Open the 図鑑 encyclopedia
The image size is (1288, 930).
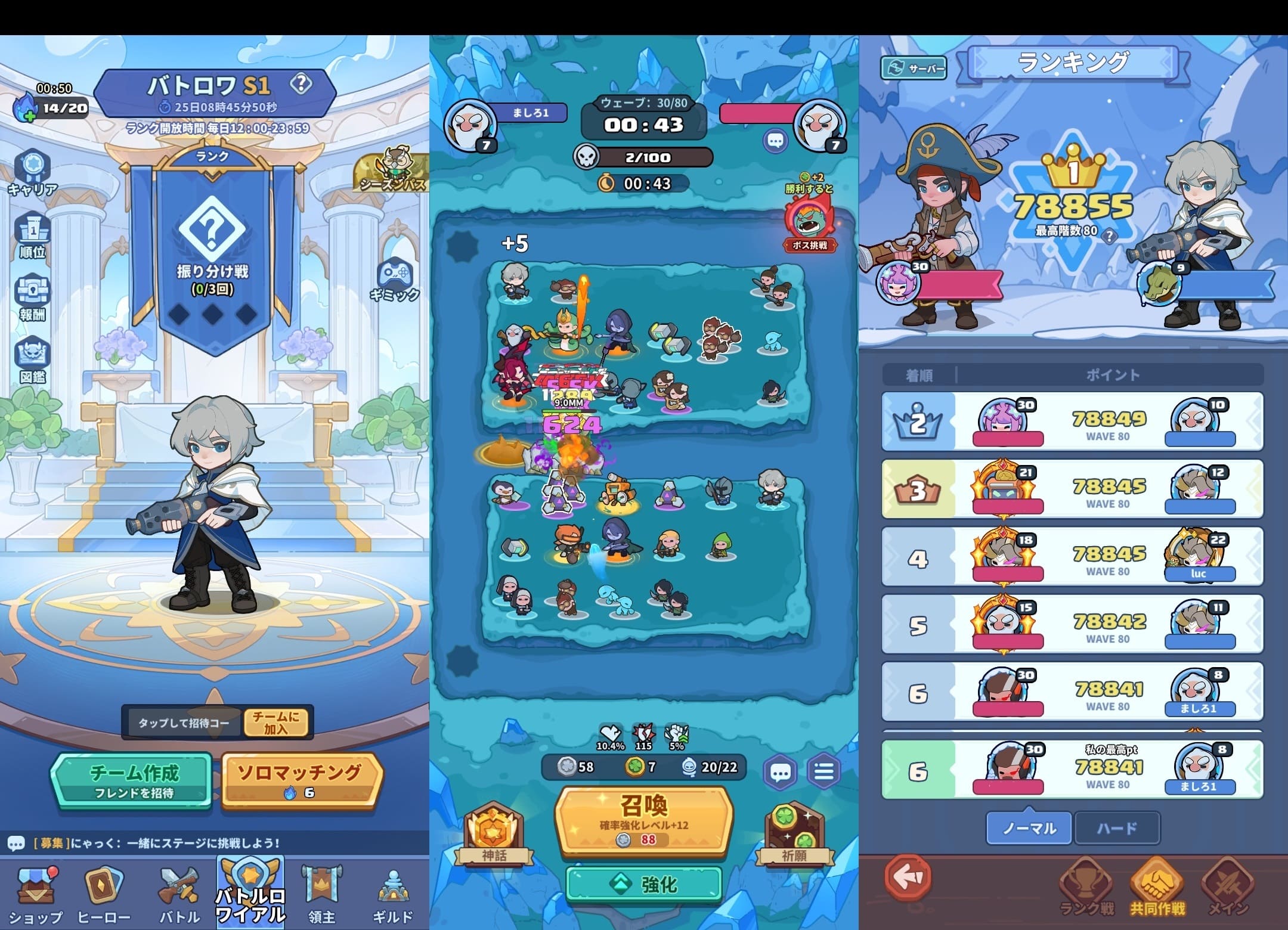[32, 359]
